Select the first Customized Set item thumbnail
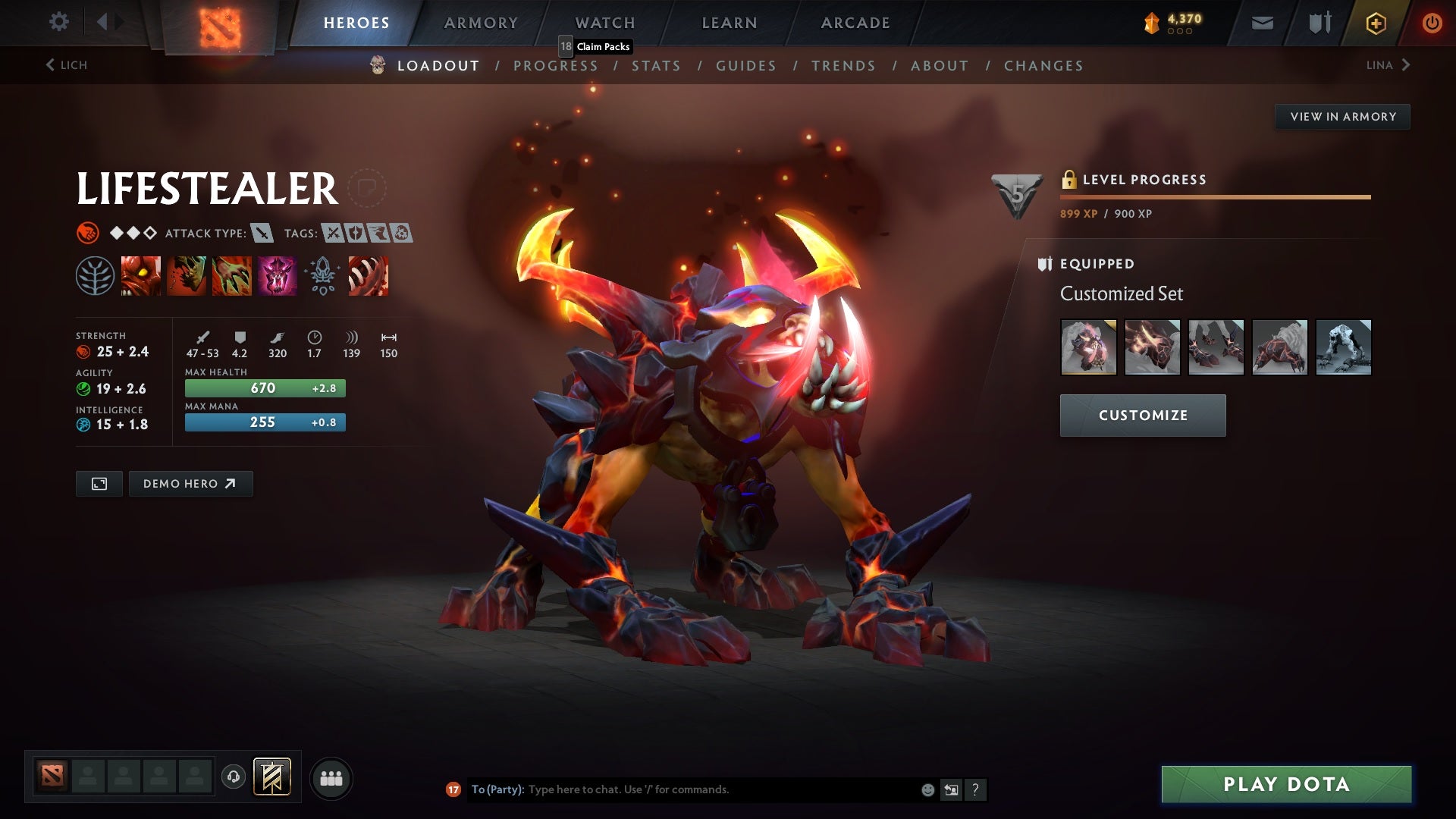Viewport: 1456px width, 819px height. click(x=1087, y=347)
